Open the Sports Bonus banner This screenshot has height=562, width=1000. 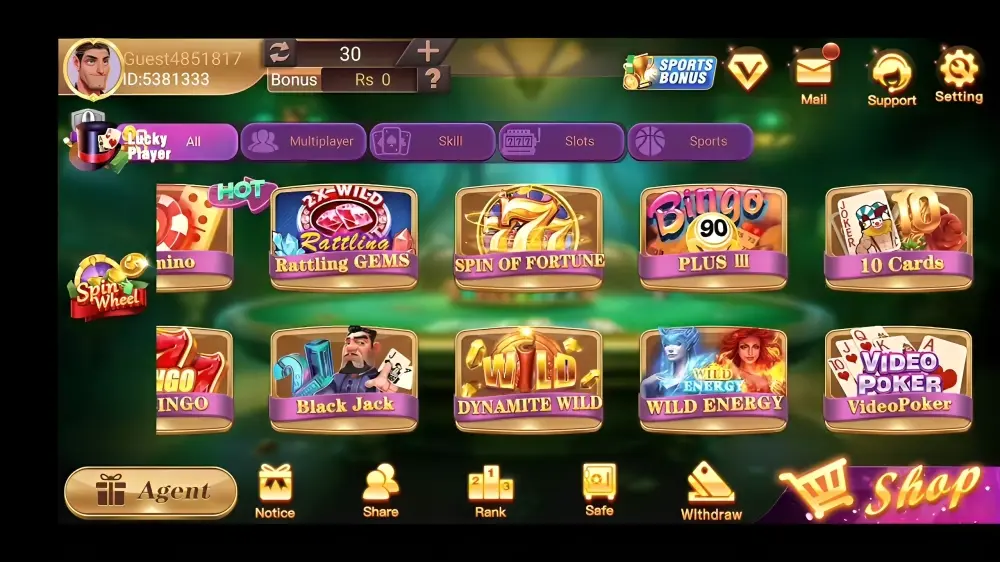[670, 72]
